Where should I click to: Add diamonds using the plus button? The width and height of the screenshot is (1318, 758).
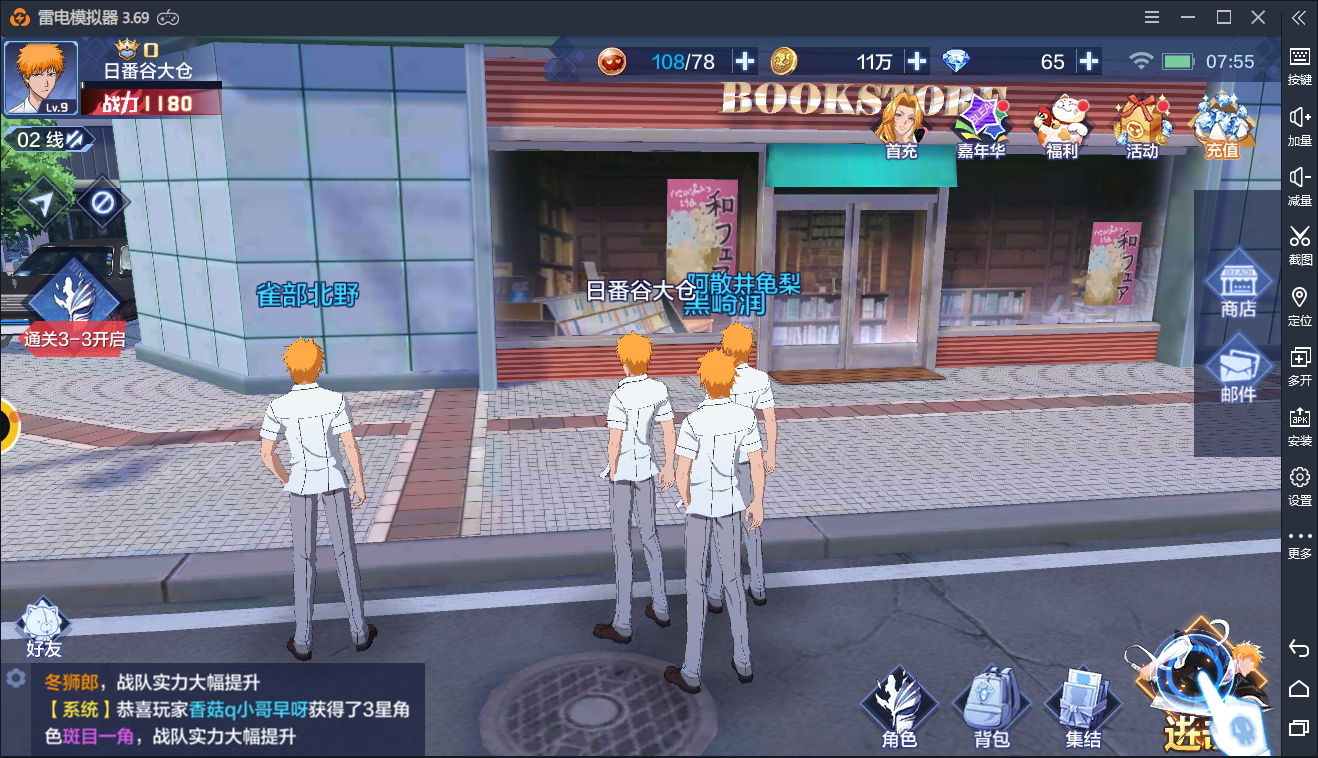tap(1089, 61)
